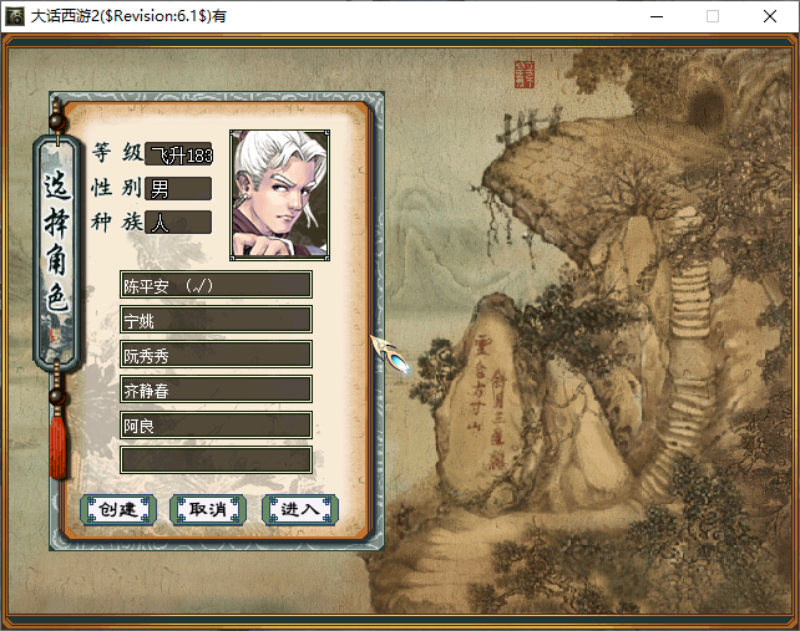Select the character 陈平安
The height and width of the screenshot is (631, 800).
coord(215,285)
